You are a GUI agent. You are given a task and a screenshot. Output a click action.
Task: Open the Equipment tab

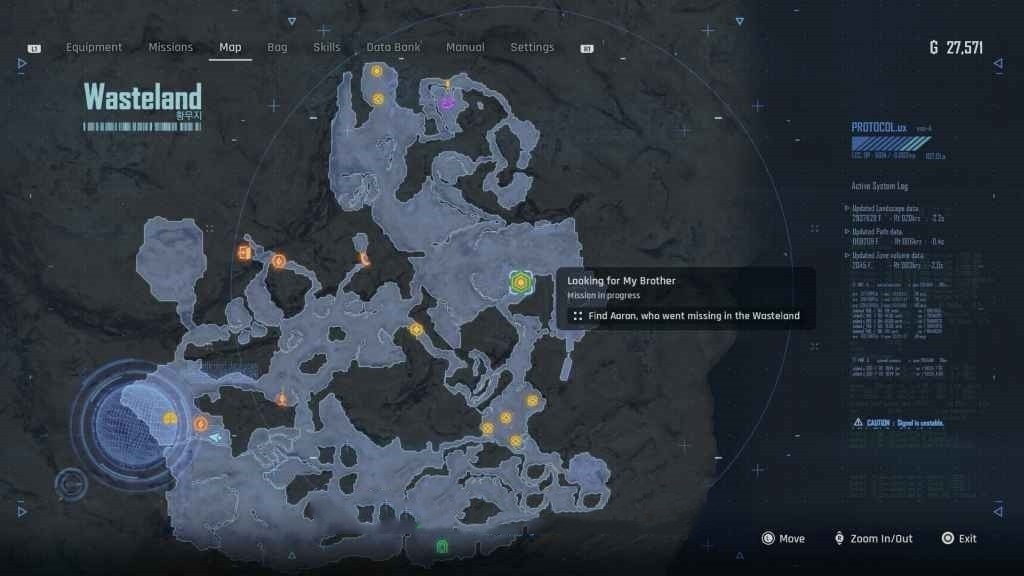(x=94, y=47)
